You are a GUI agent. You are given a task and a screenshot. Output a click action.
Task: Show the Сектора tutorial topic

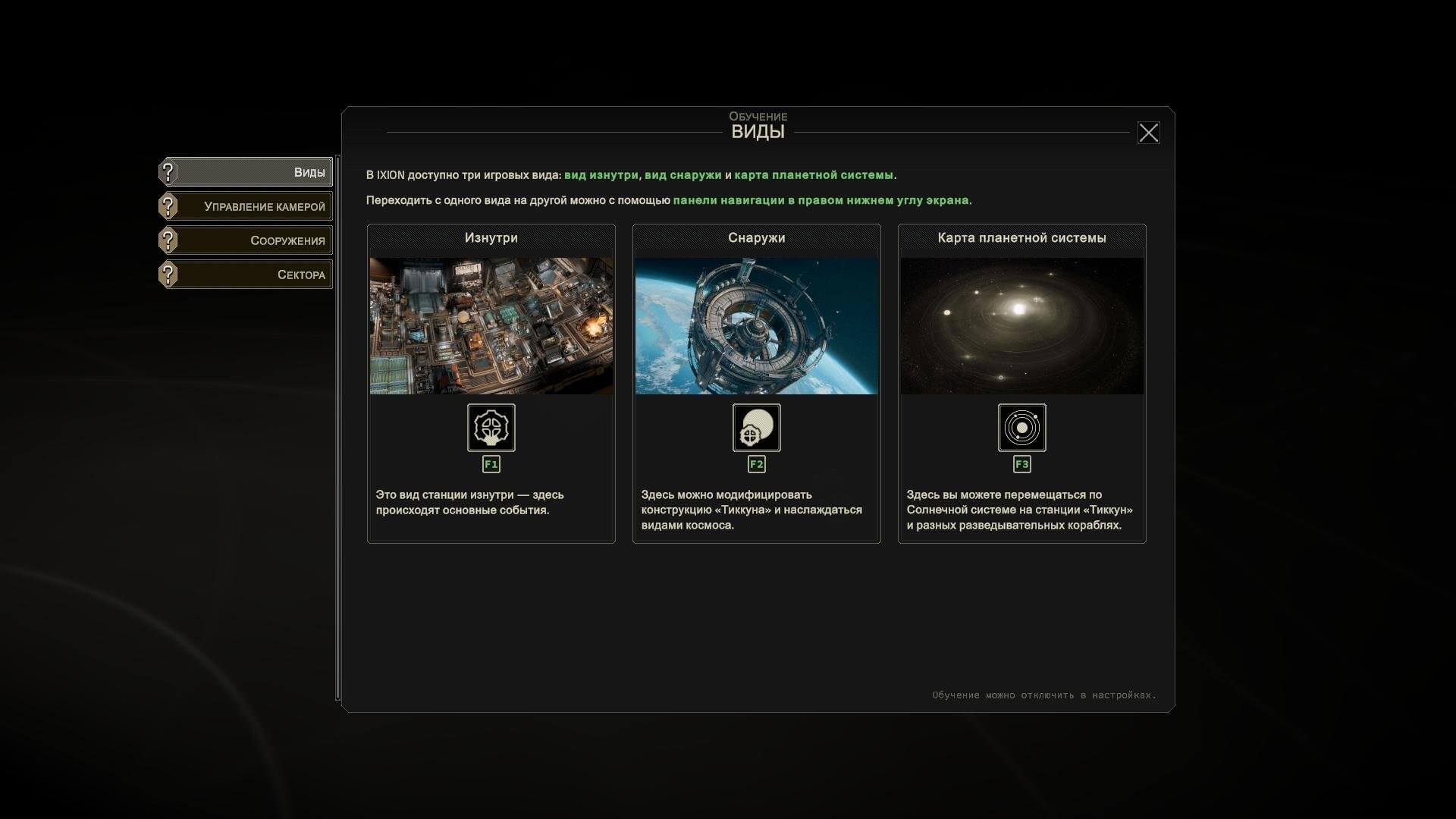pyautogui.click(x=246, y=275)
